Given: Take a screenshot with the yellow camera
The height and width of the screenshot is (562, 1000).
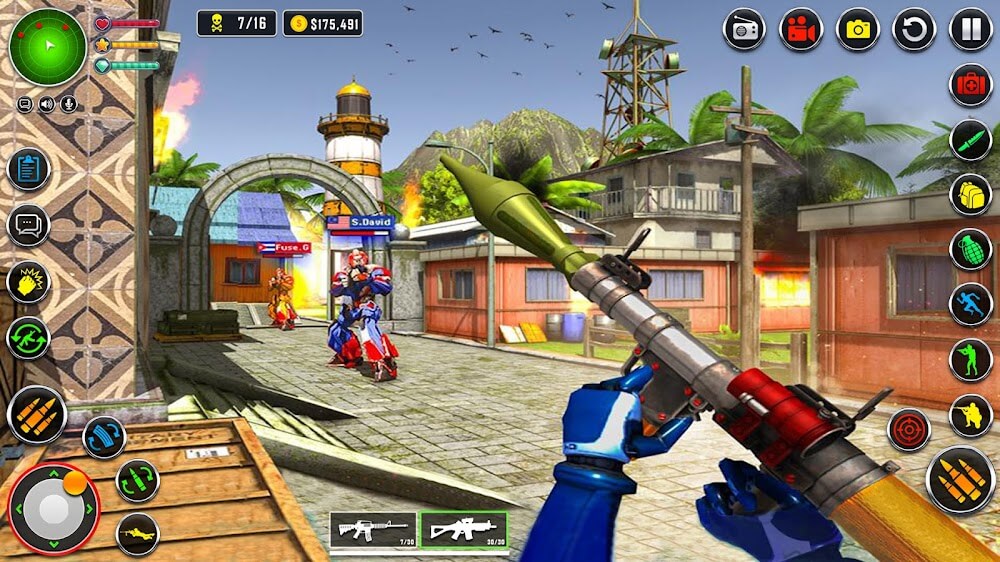Looking at the screenshot, I should tap(857, 29).
